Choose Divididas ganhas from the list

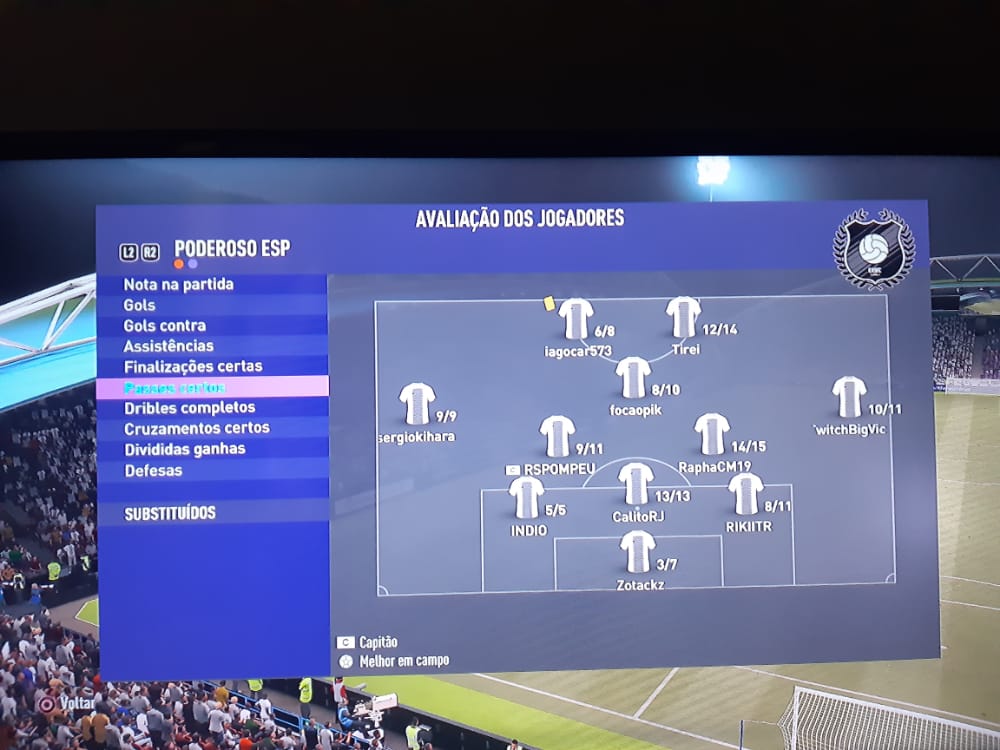point(185,449)
